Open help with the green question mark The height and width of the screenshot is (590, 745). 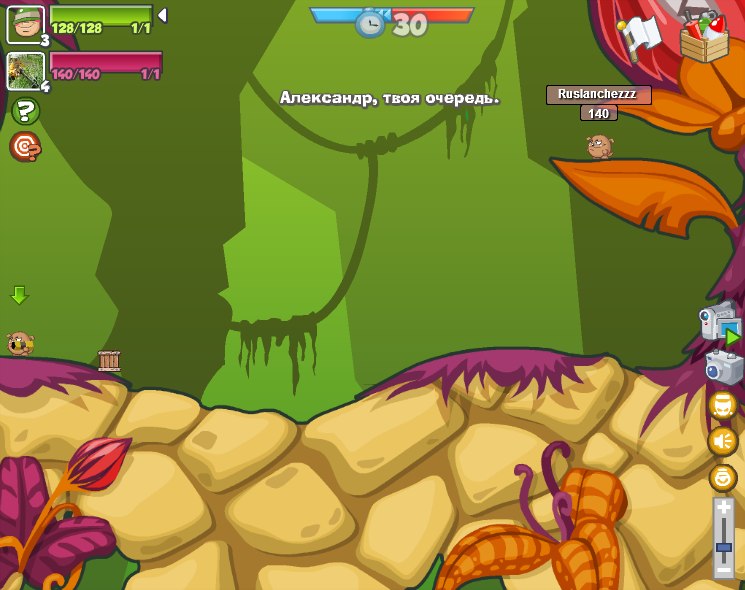[x=25, y=111]
